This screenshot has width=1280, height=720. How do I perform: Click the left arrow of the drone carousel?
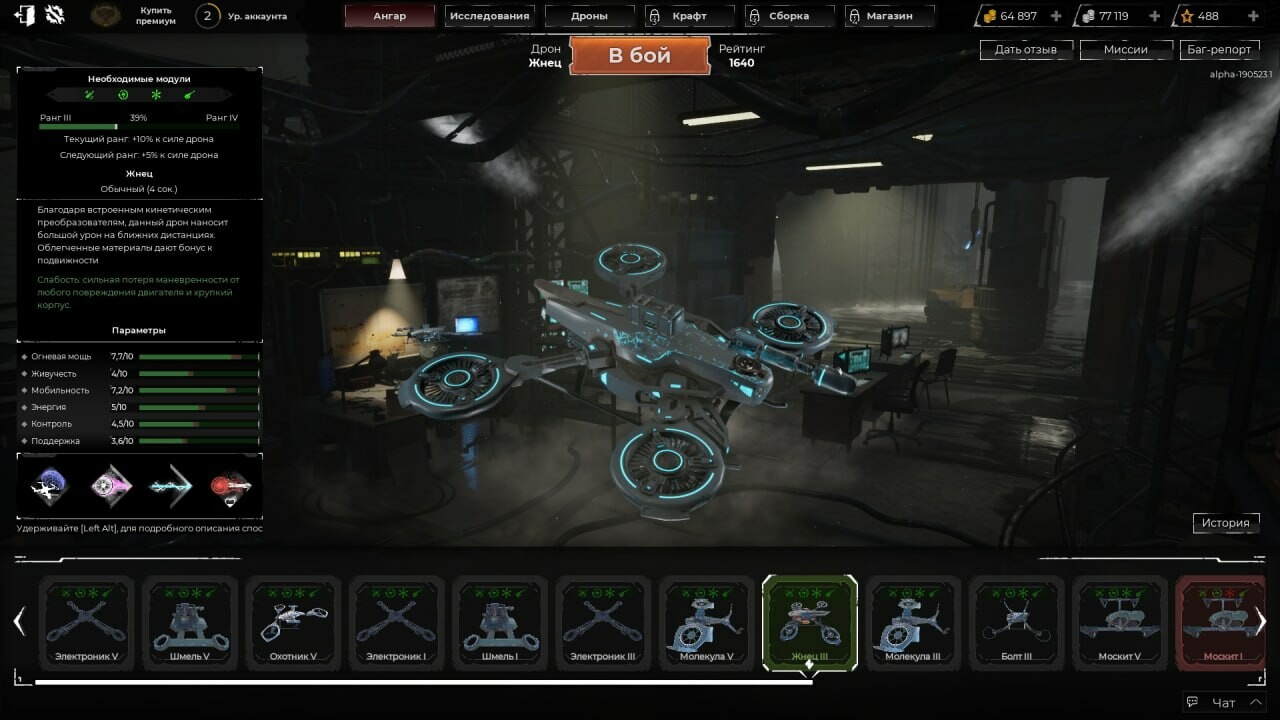pyautogui.click(x=18, y=620)
